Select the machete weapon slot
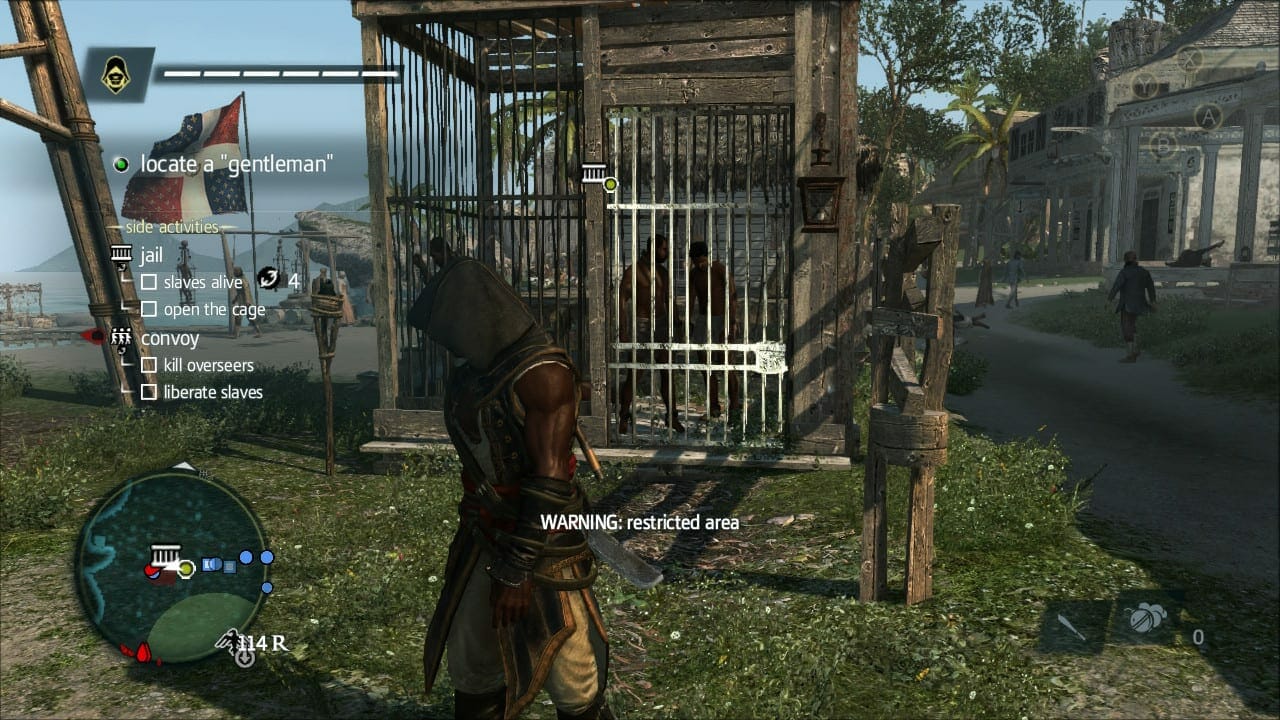 (1073, 627)
